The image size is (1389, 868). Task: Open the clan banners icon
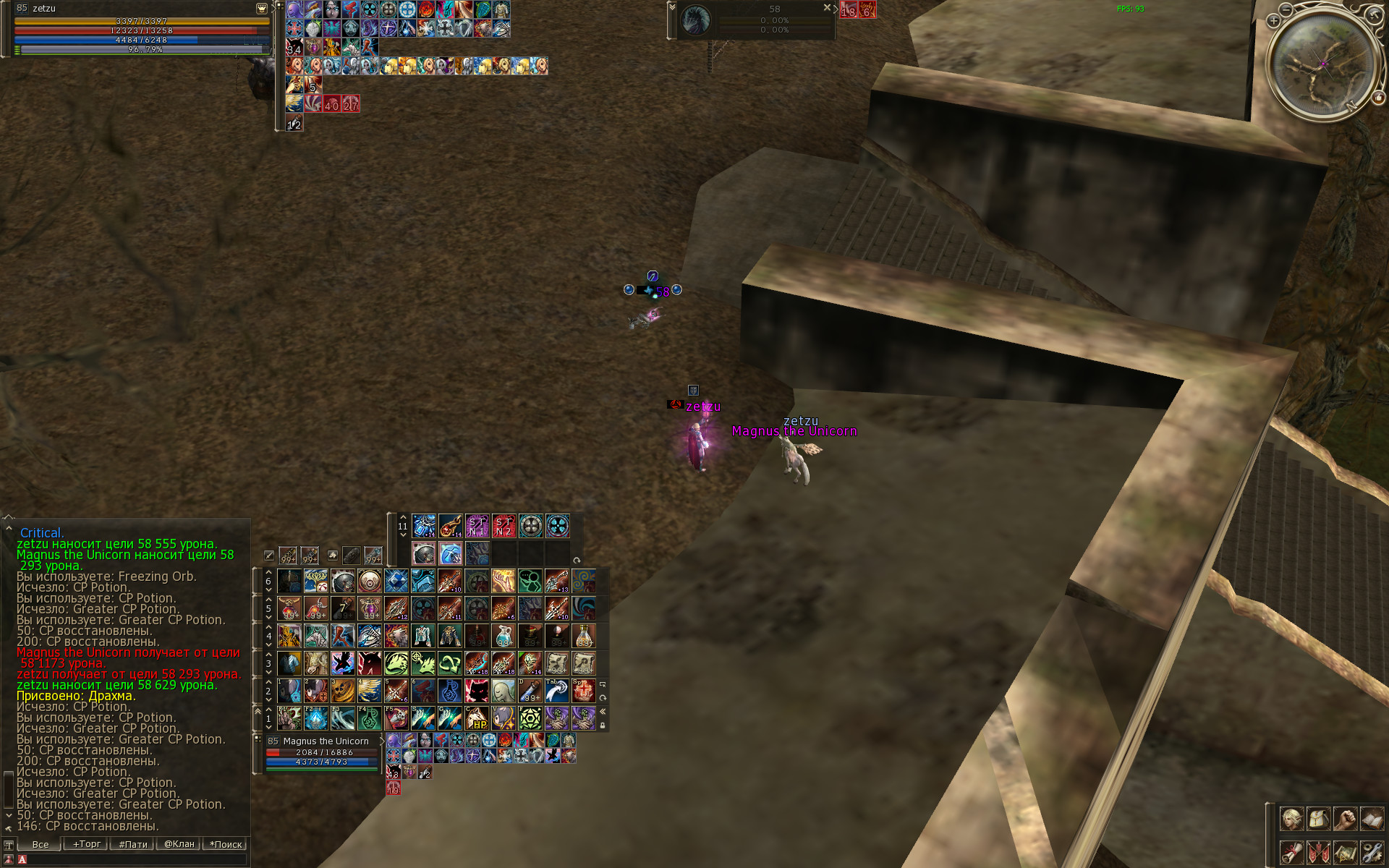coord(1318,852)
